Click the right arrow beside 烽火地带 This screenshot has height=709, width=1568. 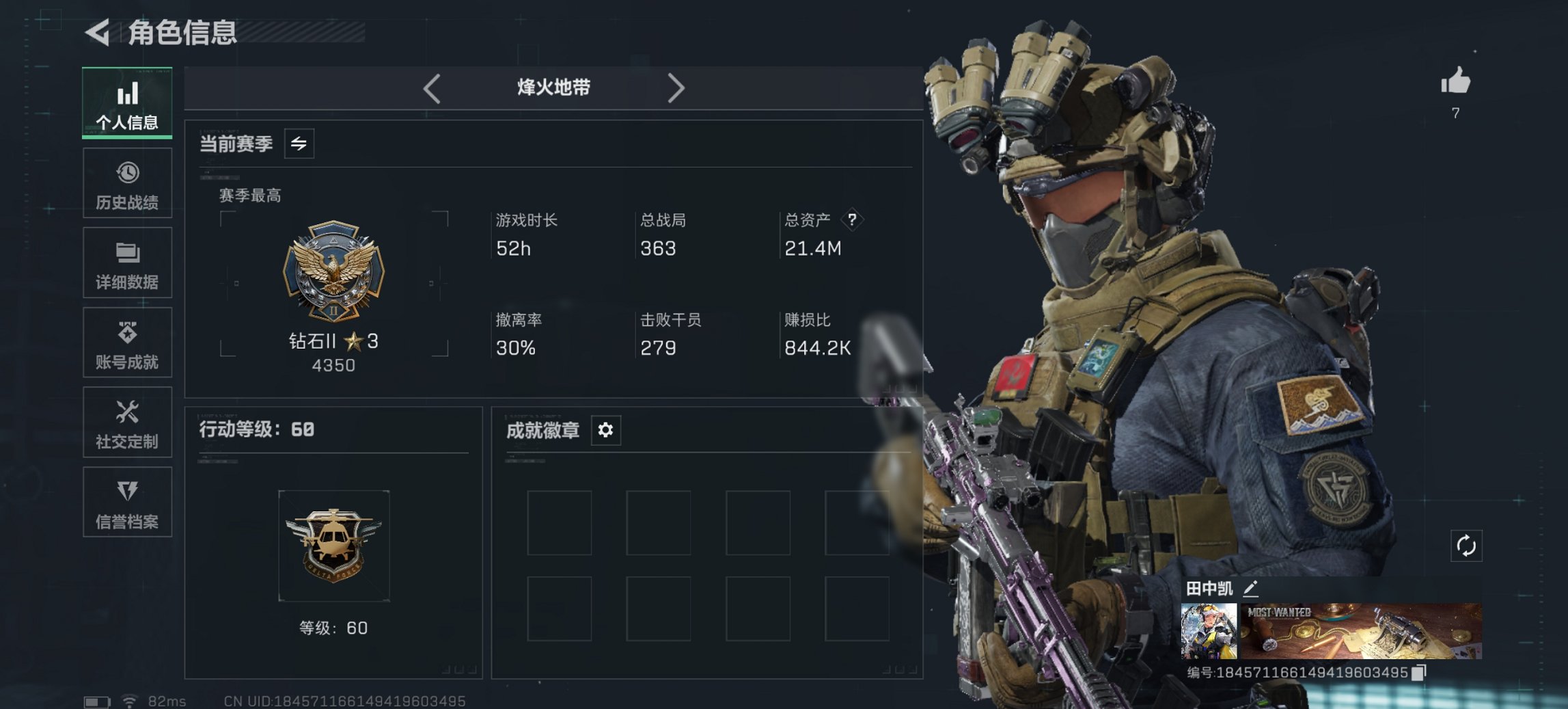[x=677, y=88]
